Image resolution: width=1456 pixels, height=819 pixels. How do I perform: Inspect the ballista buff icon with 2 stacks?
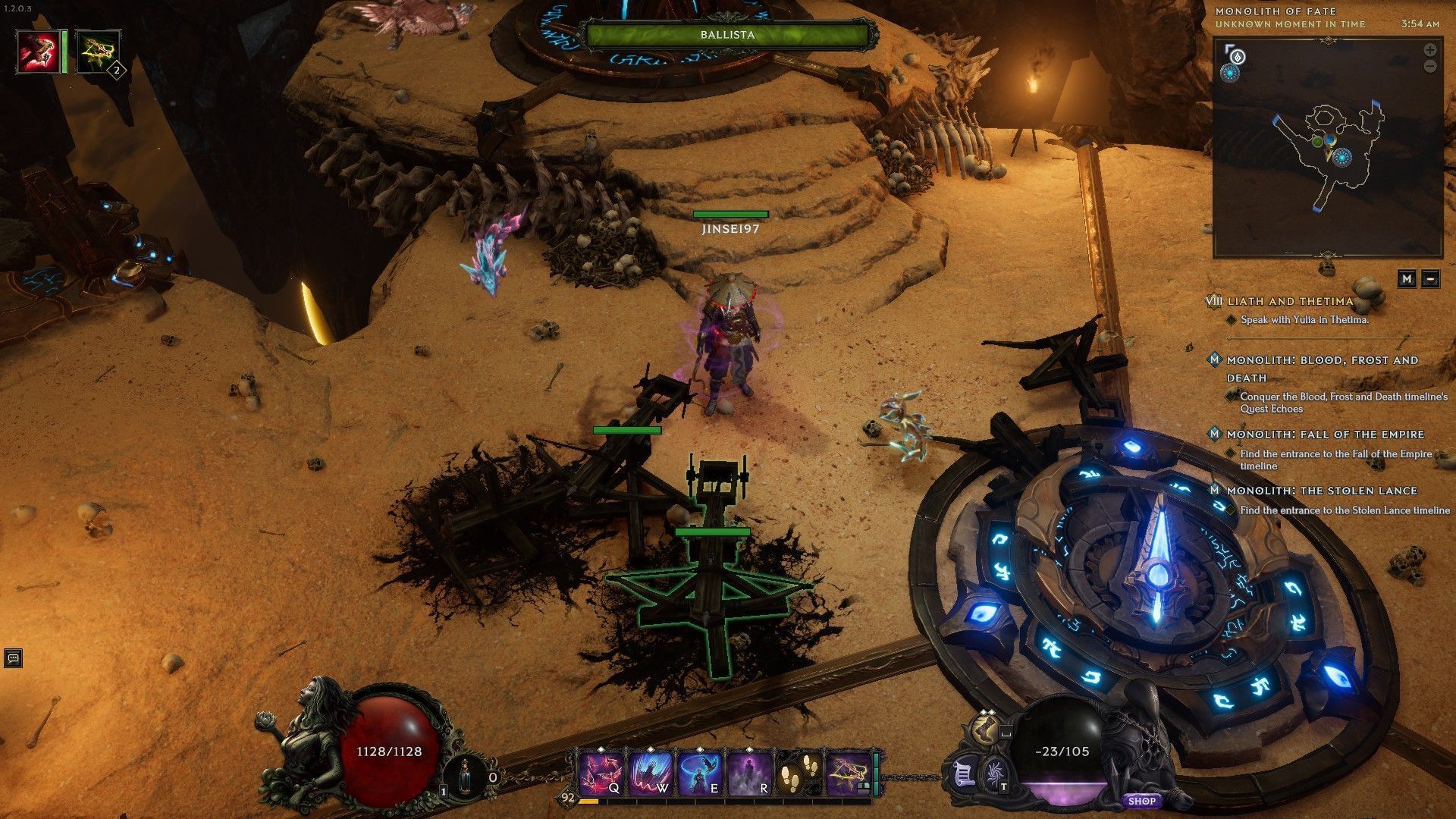99,51
